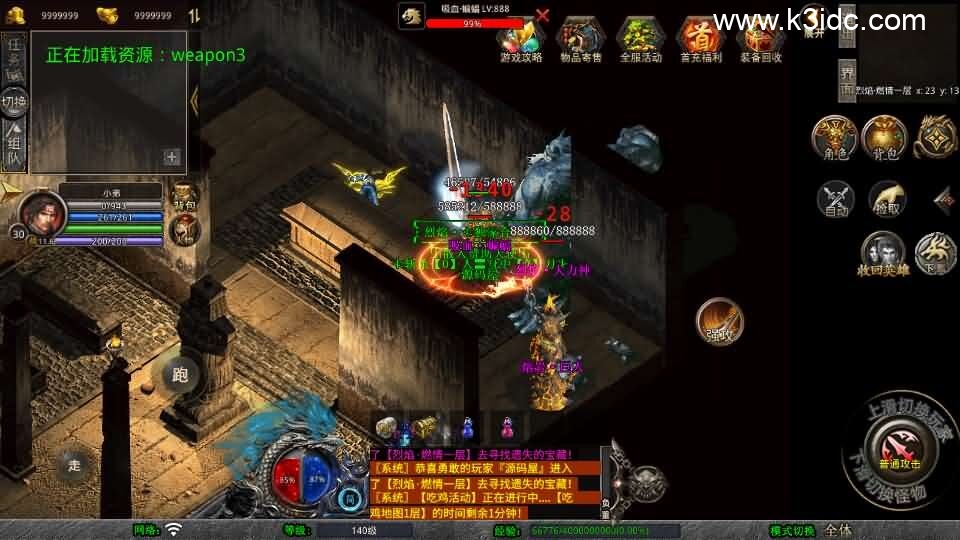
Task: Open the 全服活动 server events menu
Action: click(641, 37)
